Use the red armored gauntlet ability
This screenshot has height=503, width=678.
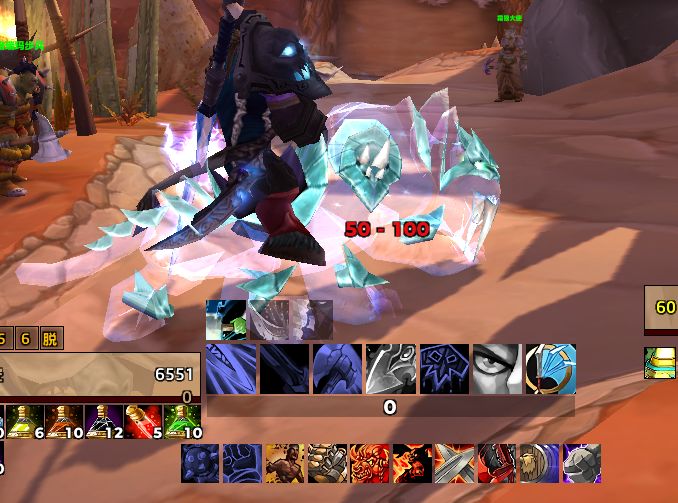click(x=497, y=464)
